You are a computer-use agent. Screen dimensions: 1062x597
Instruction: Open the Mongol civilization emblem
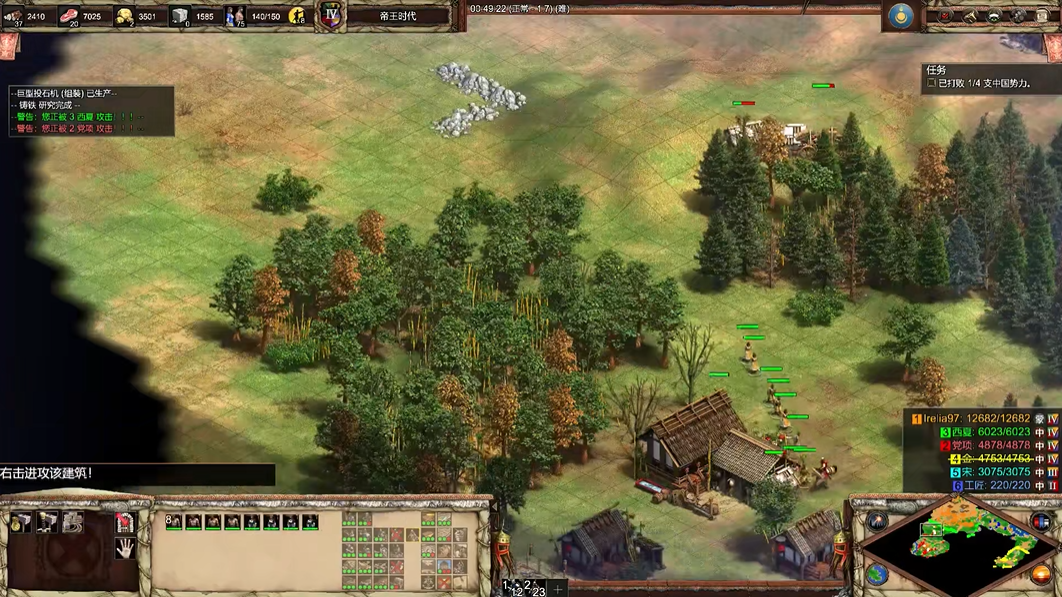pyautogui.click(x=903, y=15)
